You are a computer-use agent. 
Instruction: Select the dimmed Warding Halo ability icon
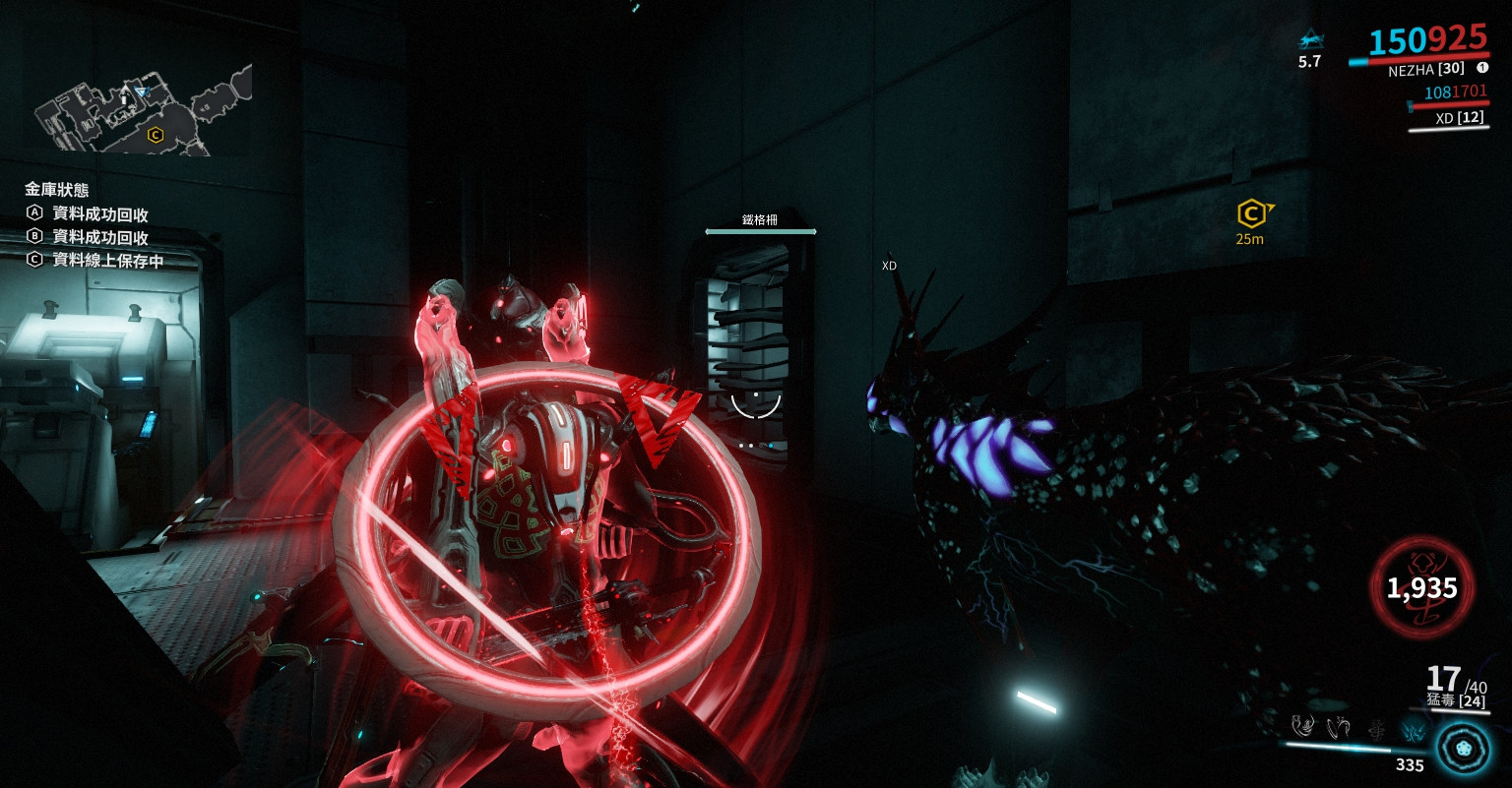1375,729
